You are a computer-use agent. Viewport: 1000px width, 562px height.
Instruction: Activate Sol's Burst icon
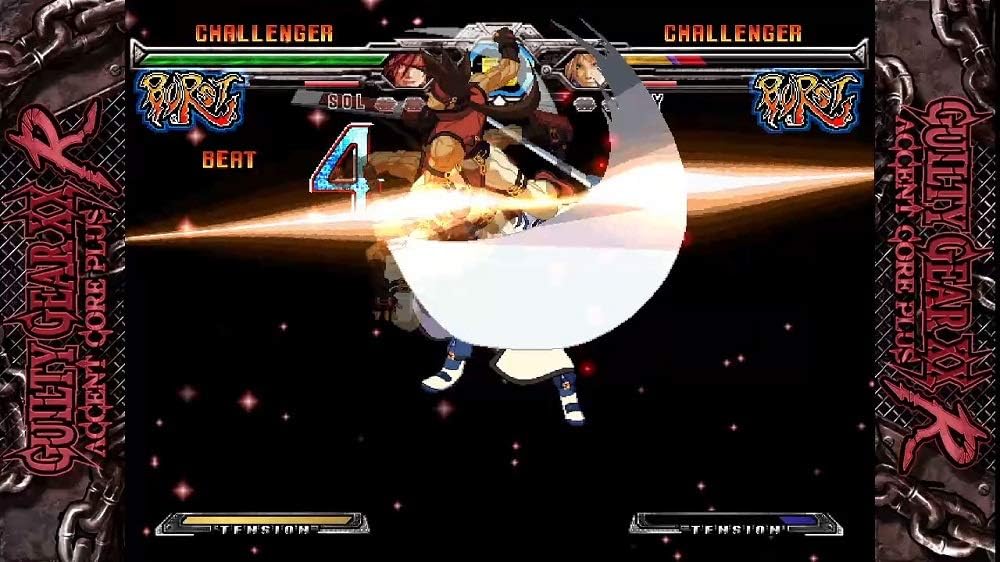point(192,99)
